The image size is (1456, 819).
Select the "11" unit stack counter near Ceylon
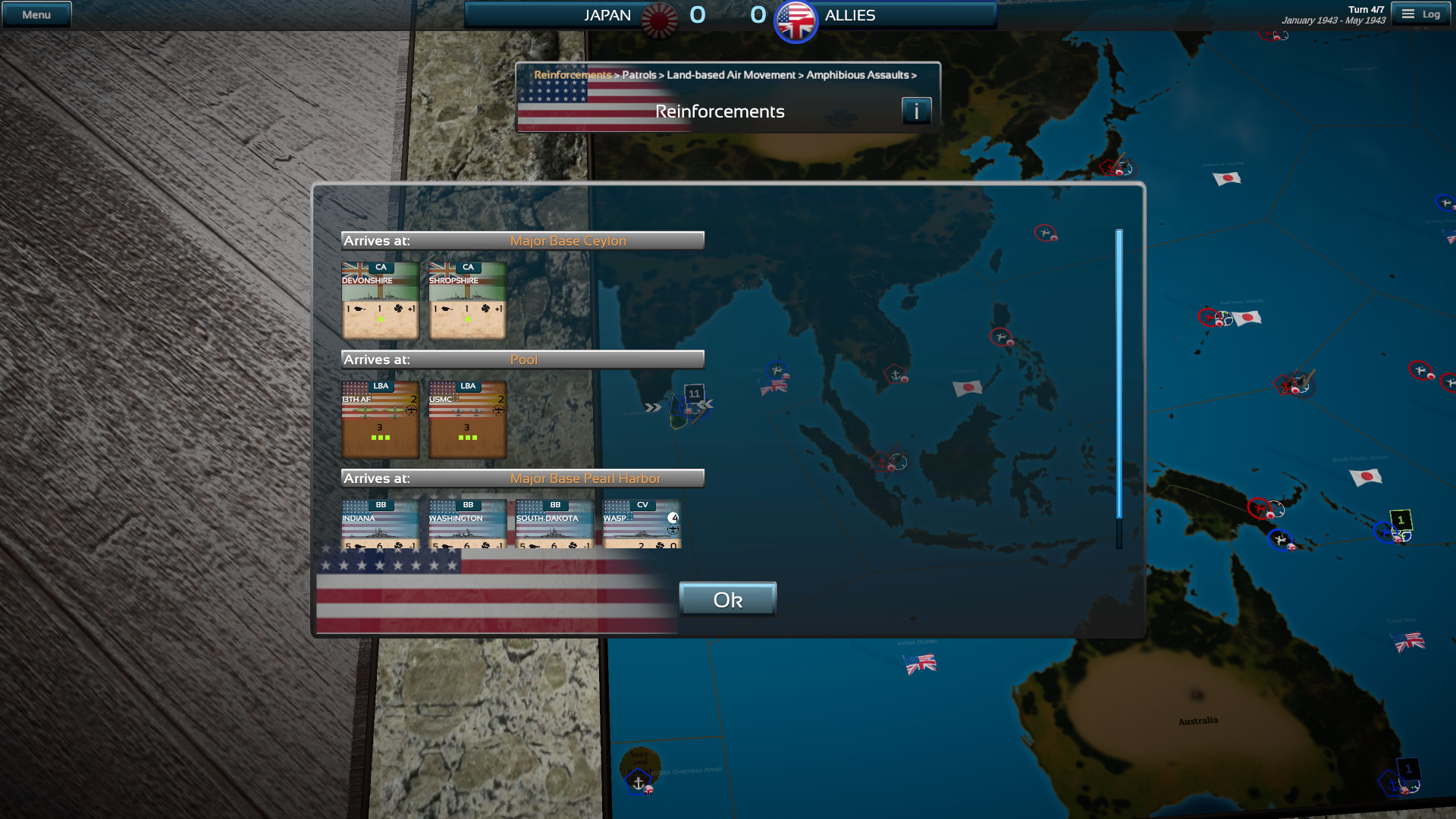point(695,394)
